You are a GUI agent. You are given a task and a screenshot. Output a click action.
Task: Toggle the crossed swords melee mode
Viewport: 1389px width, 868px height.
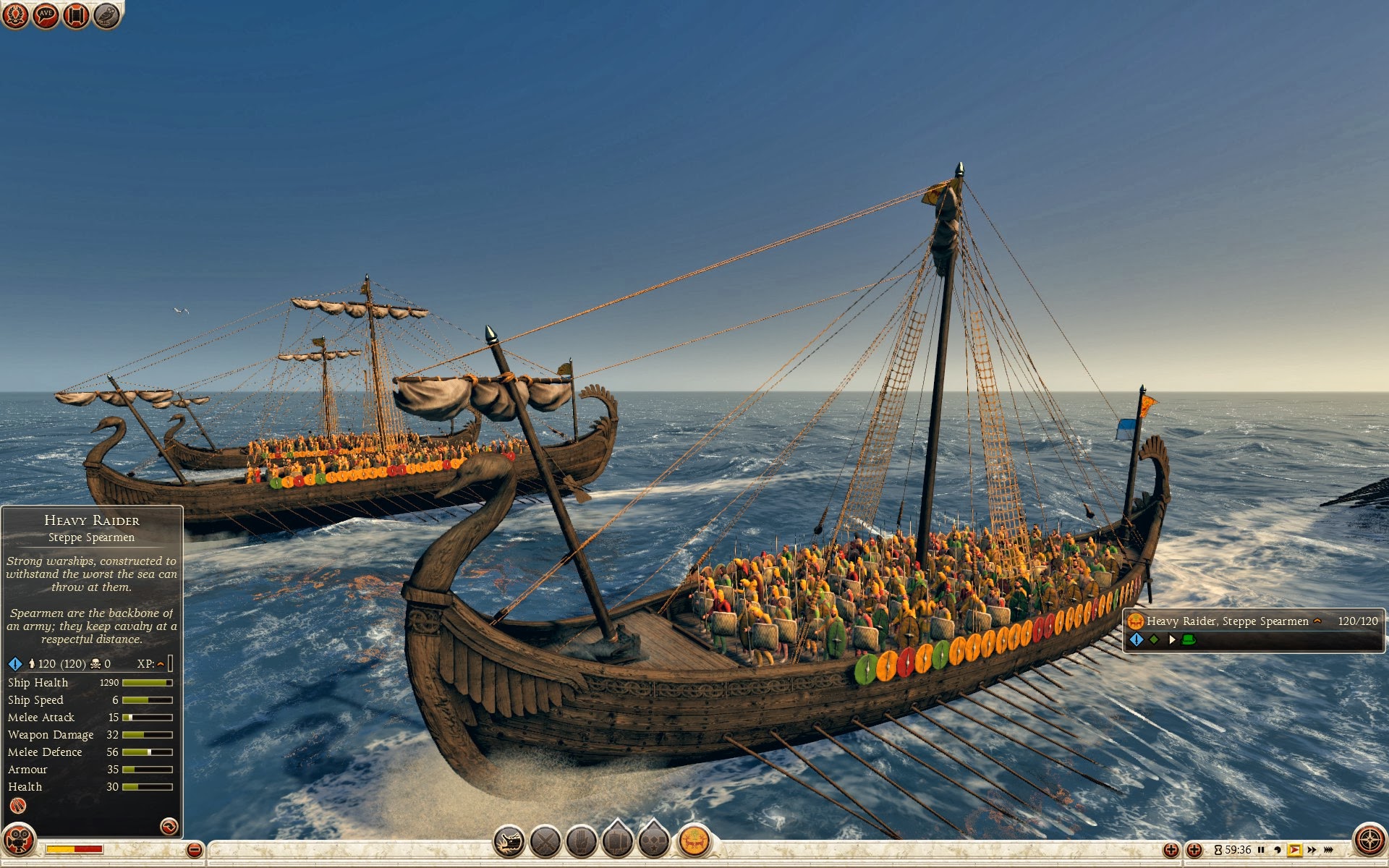[x=545, y=842]
